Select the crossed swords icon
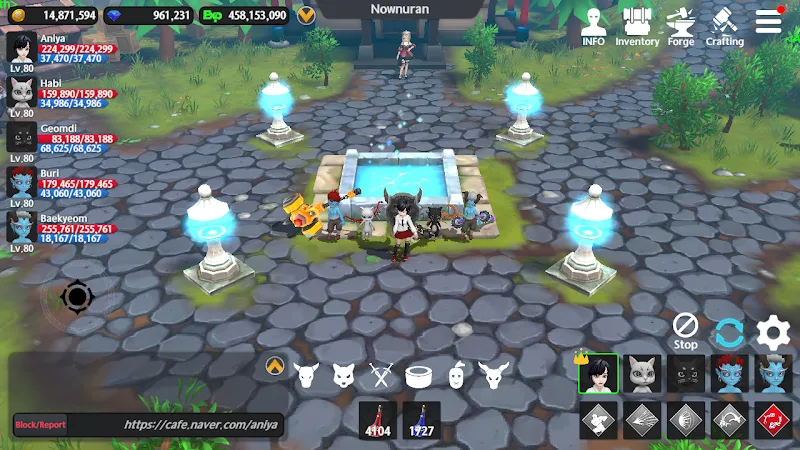800x450 pixels. pyautogui.click(x=380, y=376)
